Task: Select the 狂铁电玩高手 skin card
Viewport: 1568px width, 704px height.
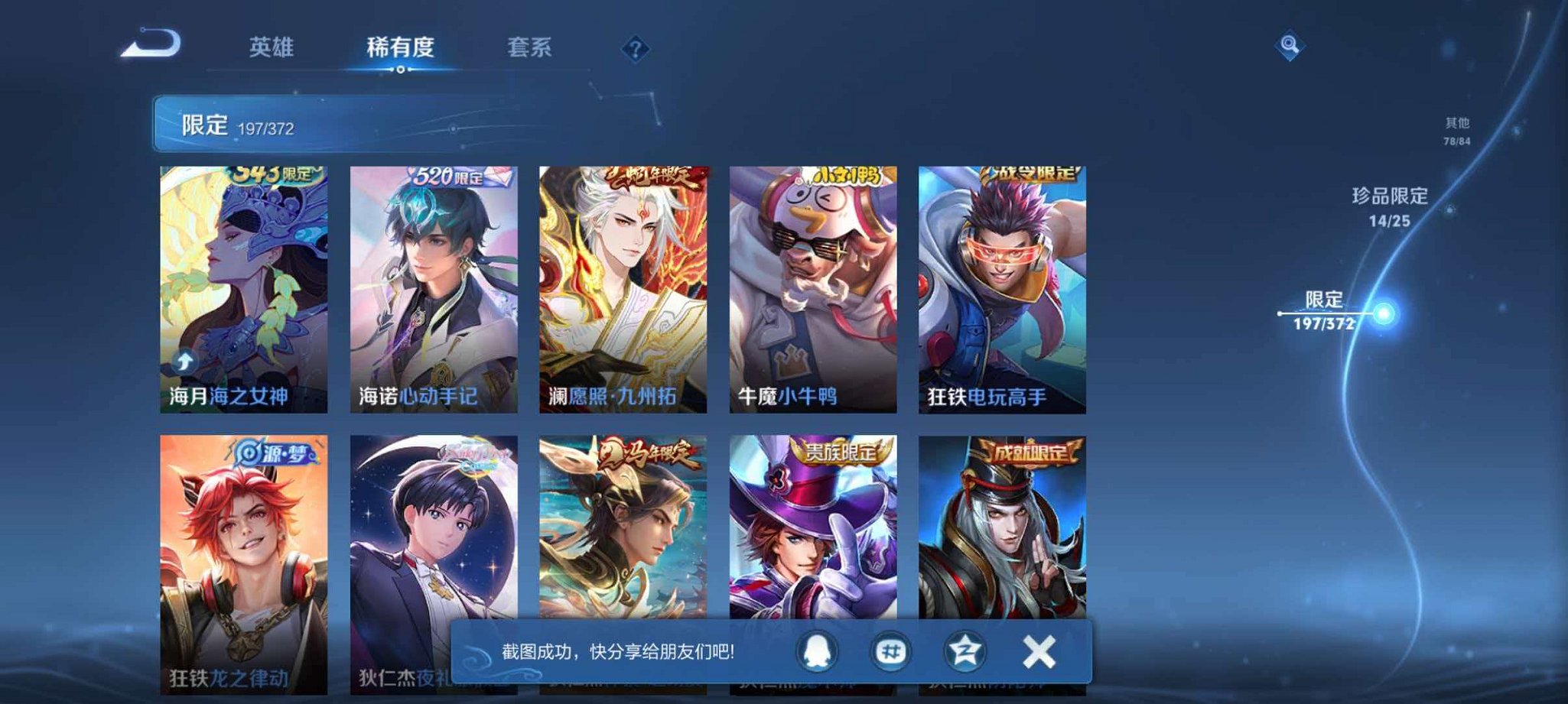Action: 1002,290
